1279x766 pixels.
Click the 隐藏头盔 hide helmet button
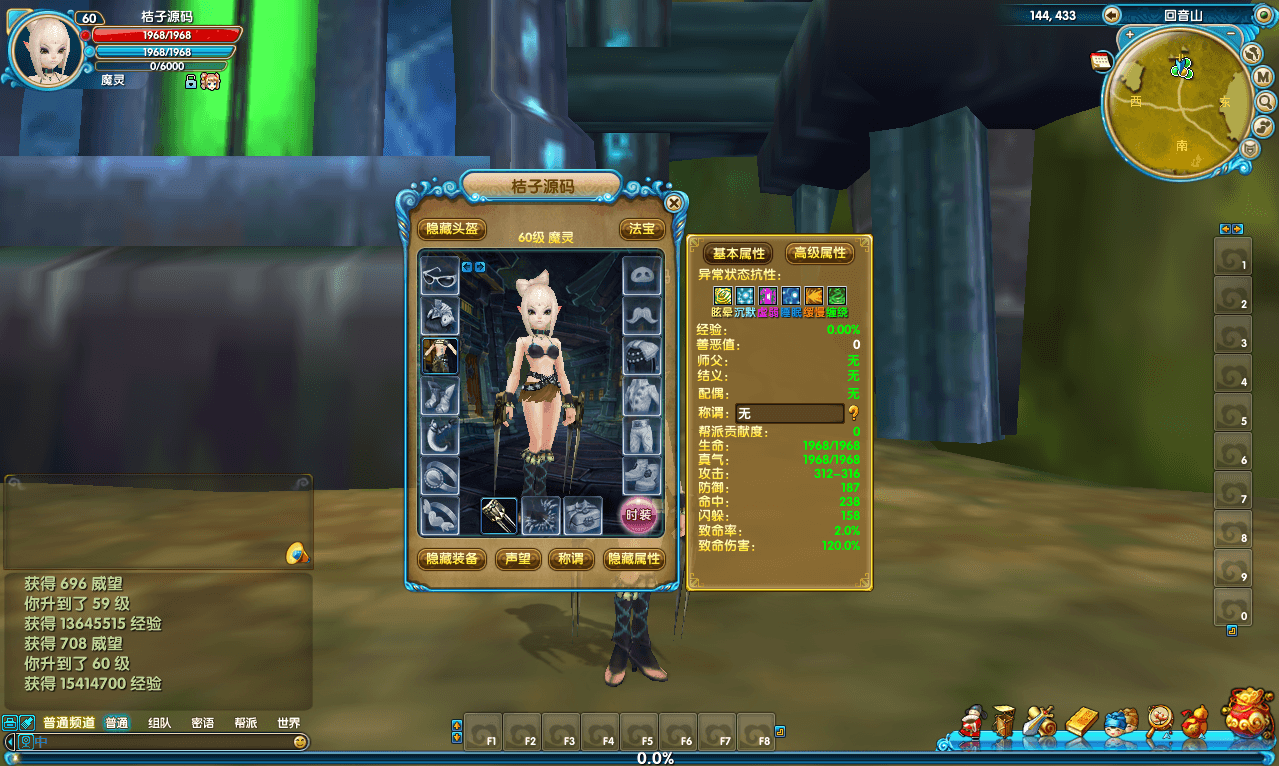point(451,229)
